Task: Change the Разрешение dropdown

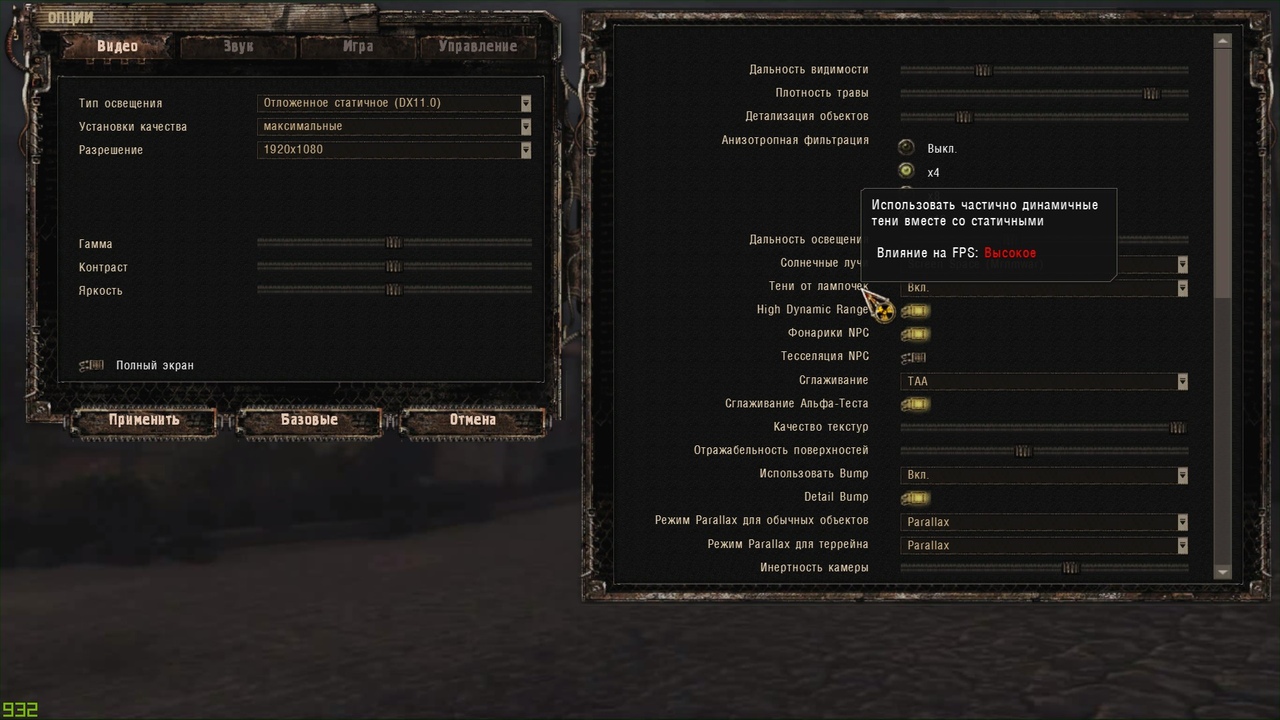Action: (394, 150)
